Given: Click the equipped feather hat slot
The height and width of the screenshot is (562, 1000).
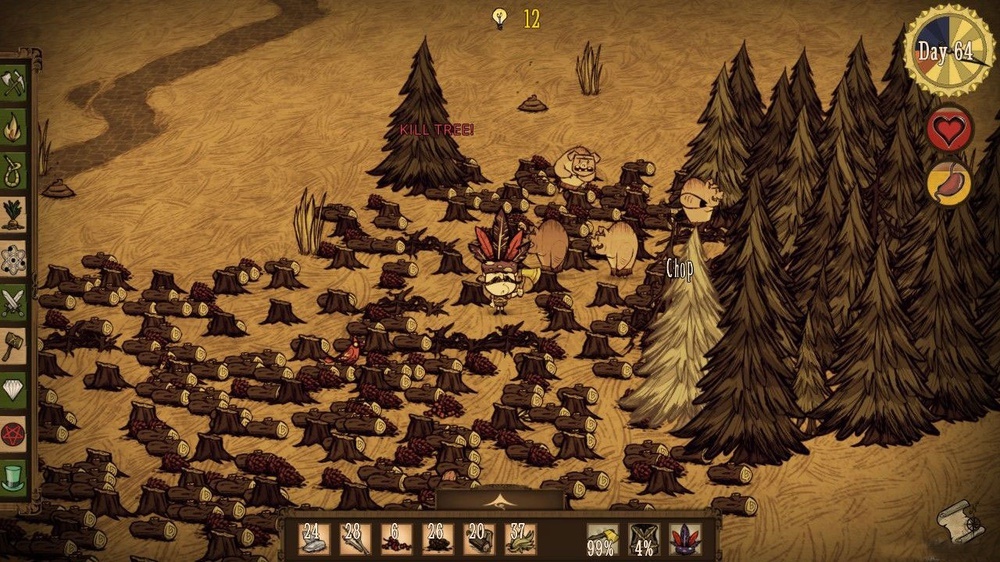Looking at the screenshot, I should tap(685, 539).
